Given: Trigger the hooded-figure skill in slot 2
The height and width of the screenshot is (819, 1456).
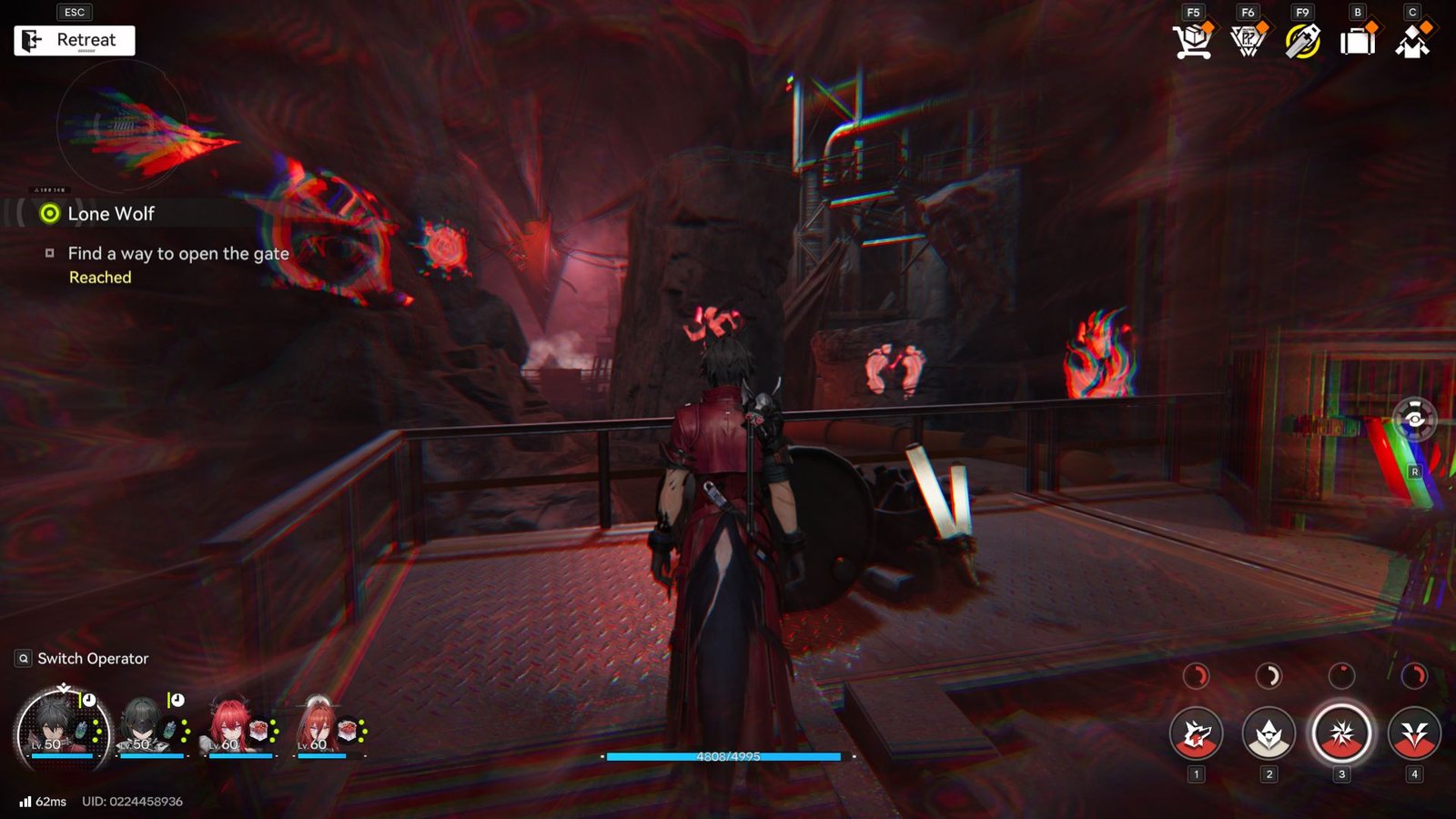Looking at the screenshot, I should pos(1269,733).
